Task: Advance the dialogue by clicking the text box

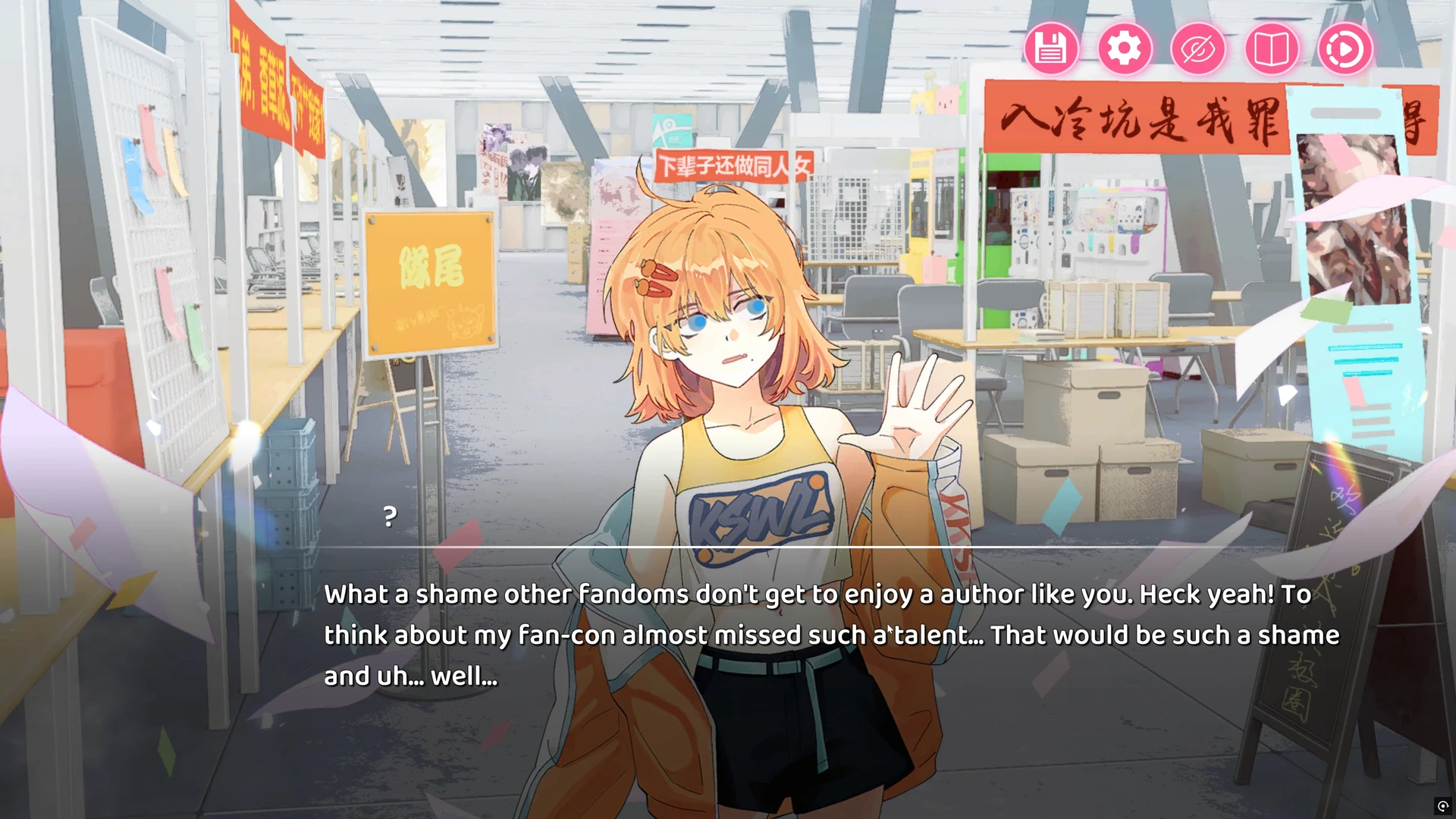Action: pos(831,635)
